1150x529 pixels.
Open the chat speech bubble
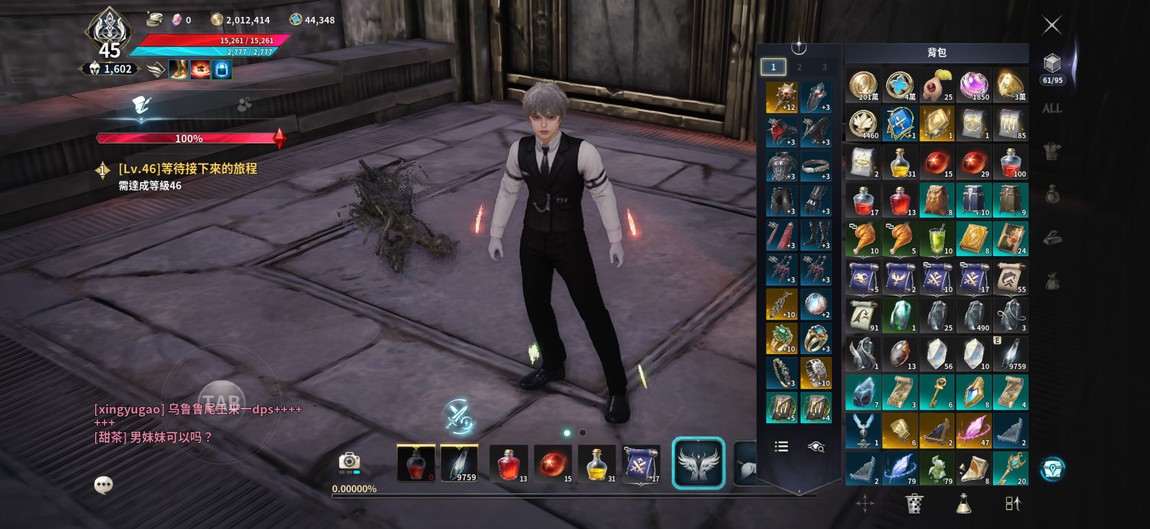[103, 485]
